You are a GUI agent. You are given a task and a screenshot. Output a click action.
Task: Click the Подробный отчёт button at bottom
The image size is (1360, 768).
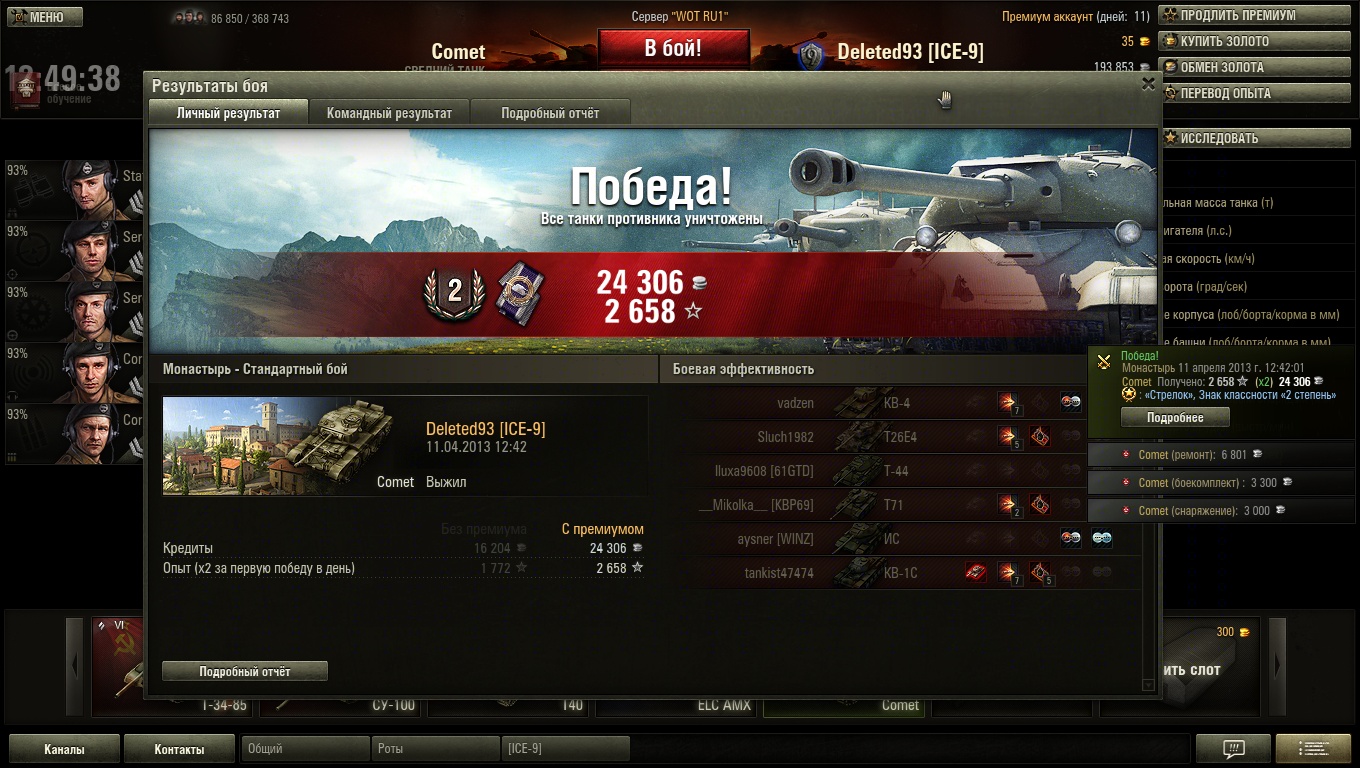click(x=245, y=672)
